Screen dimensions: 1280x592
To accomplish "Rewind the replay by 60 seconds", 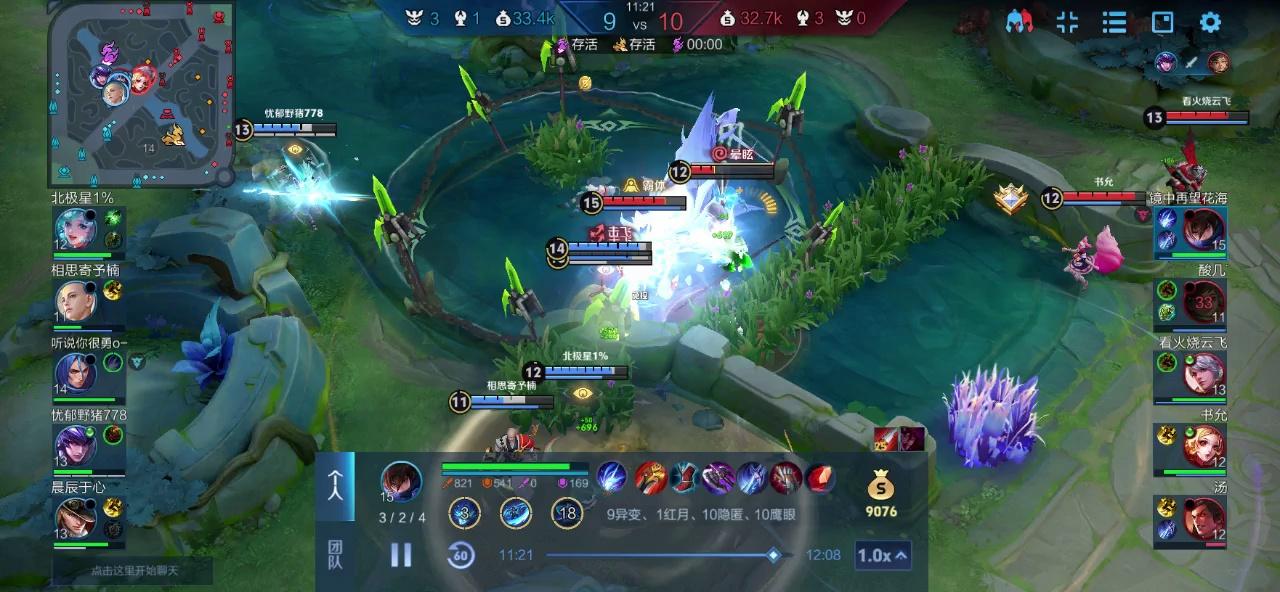I will tap(460, 555).
